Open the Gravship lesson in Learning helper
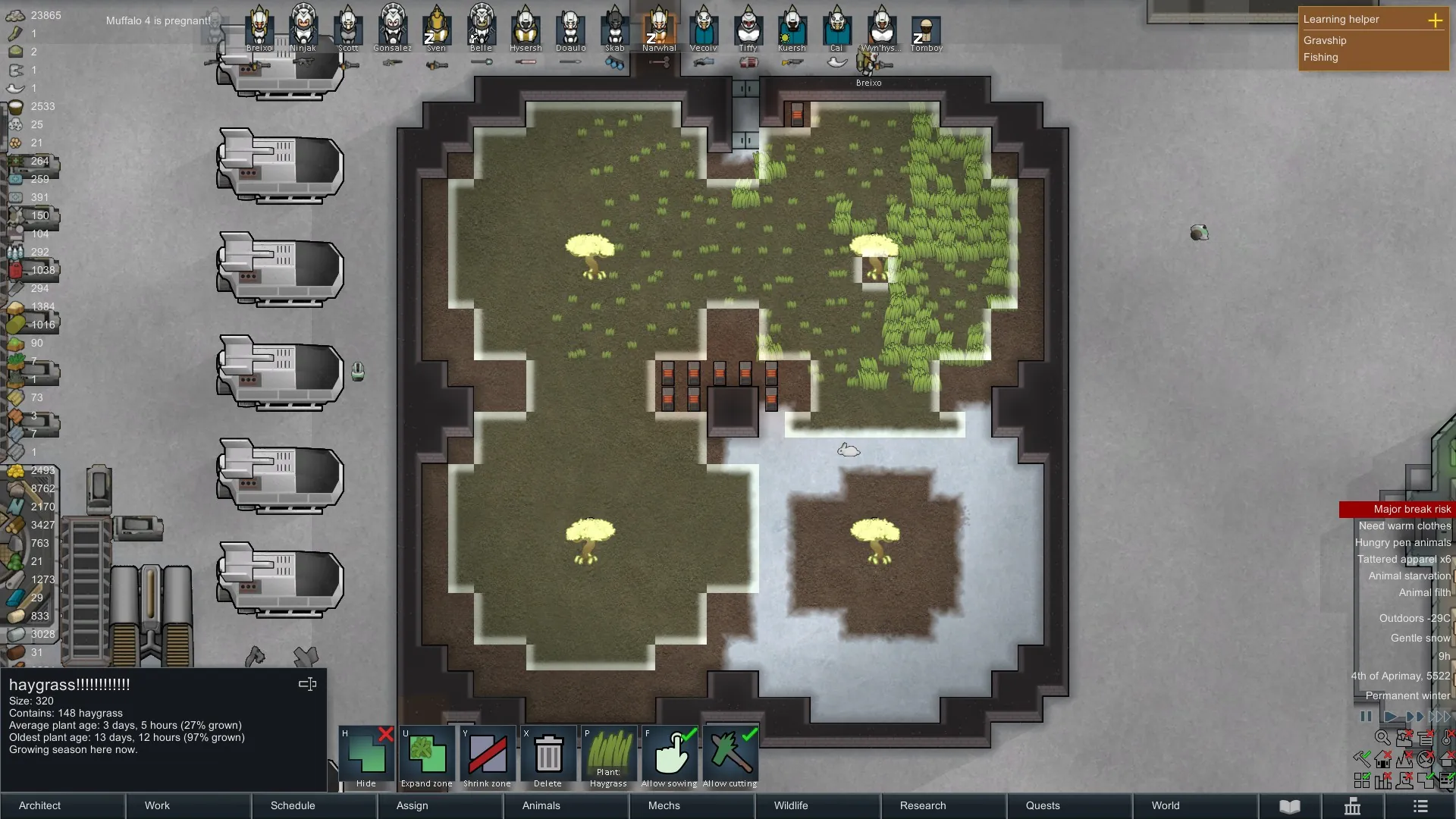The width and height of the screenshot is (1456, 819). [1325, 40]
